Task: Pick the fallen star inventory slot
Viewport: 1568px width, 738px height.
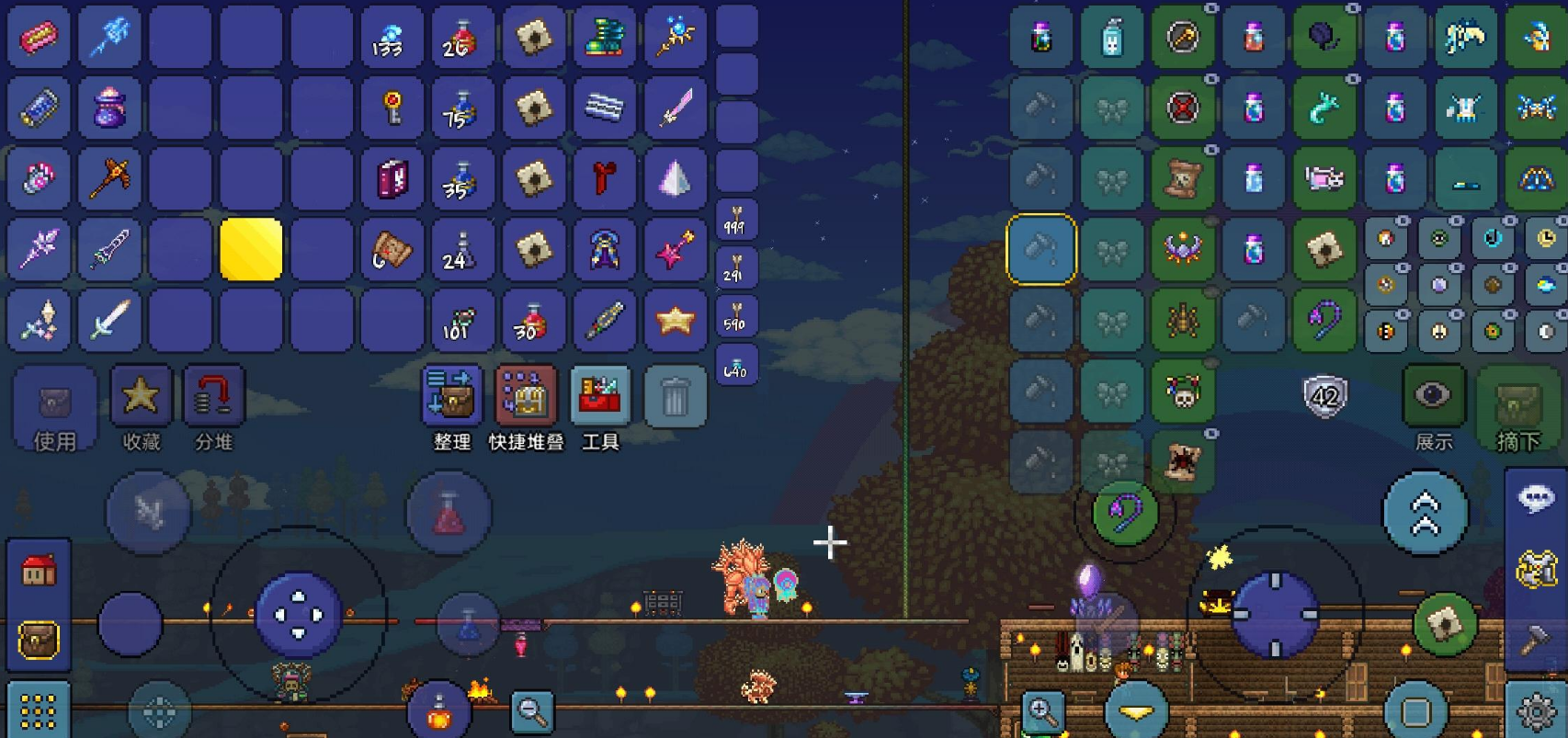Action: click(x=675, y=320)
